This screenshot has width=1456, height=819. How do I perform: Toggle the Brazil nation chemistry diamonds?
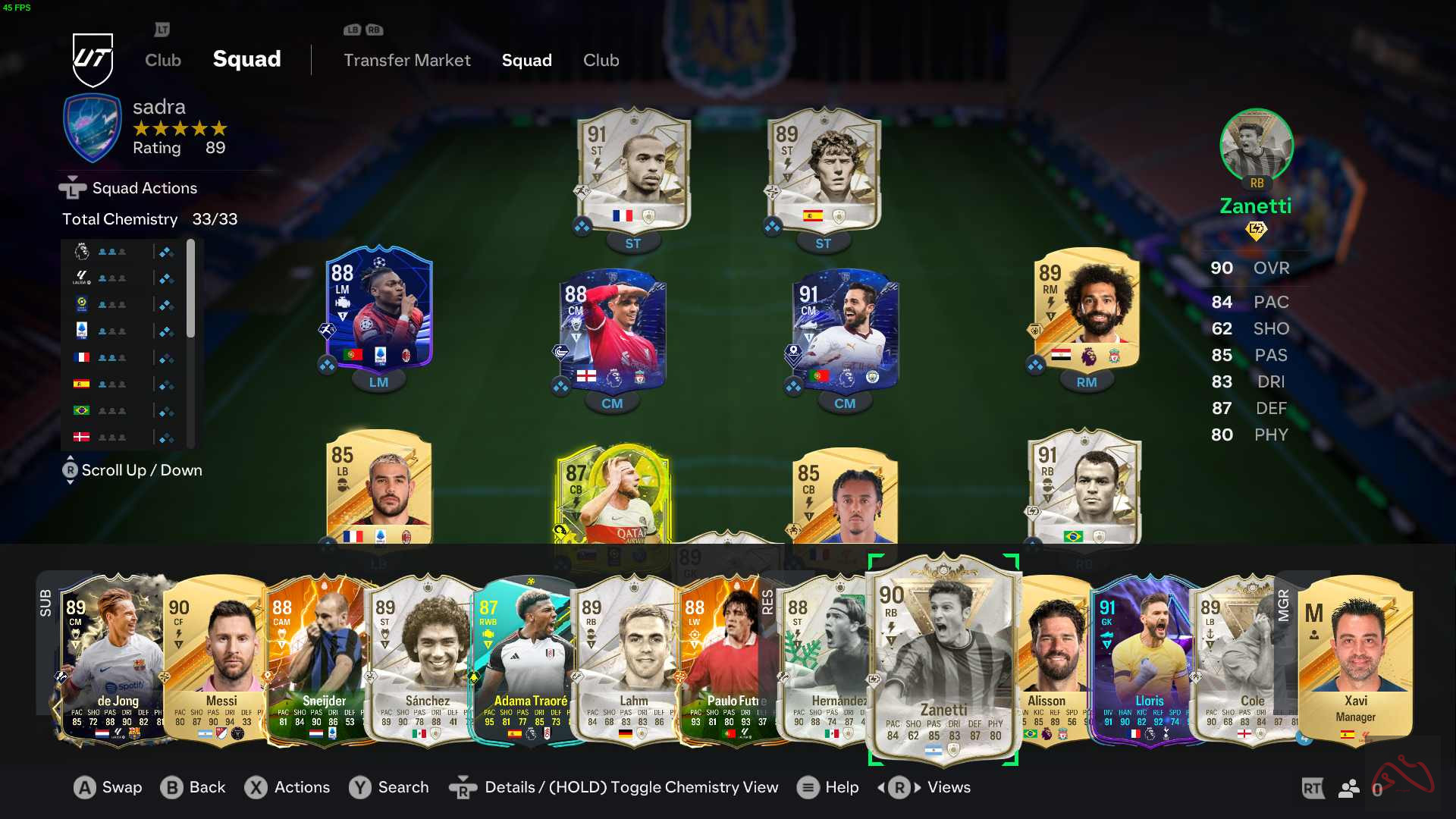165,409
